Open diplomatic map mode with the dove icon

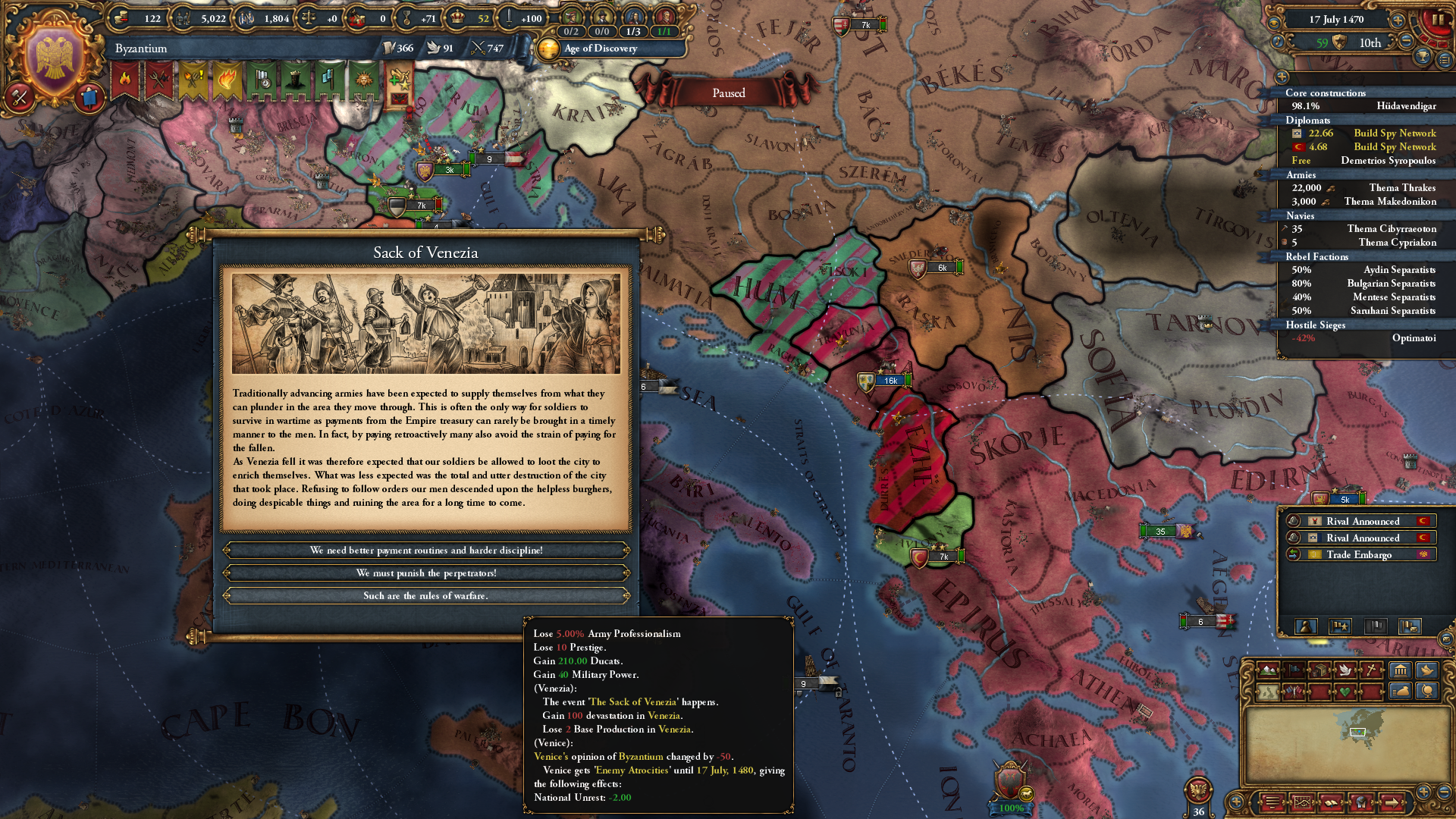1347,670
